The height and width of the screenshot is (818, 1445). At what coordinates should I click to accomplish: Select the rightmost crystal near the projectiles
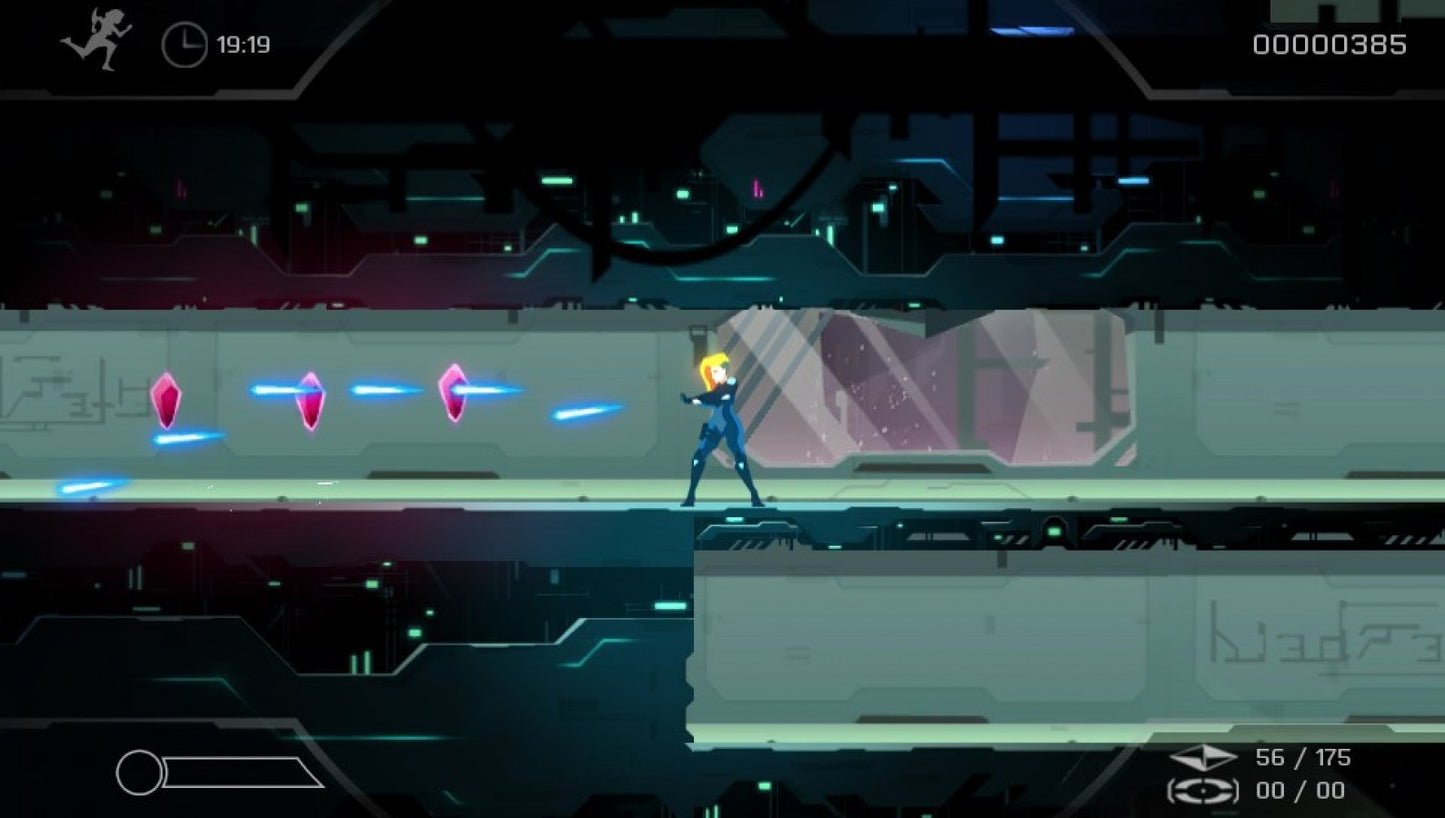click(x=455, y=392)
